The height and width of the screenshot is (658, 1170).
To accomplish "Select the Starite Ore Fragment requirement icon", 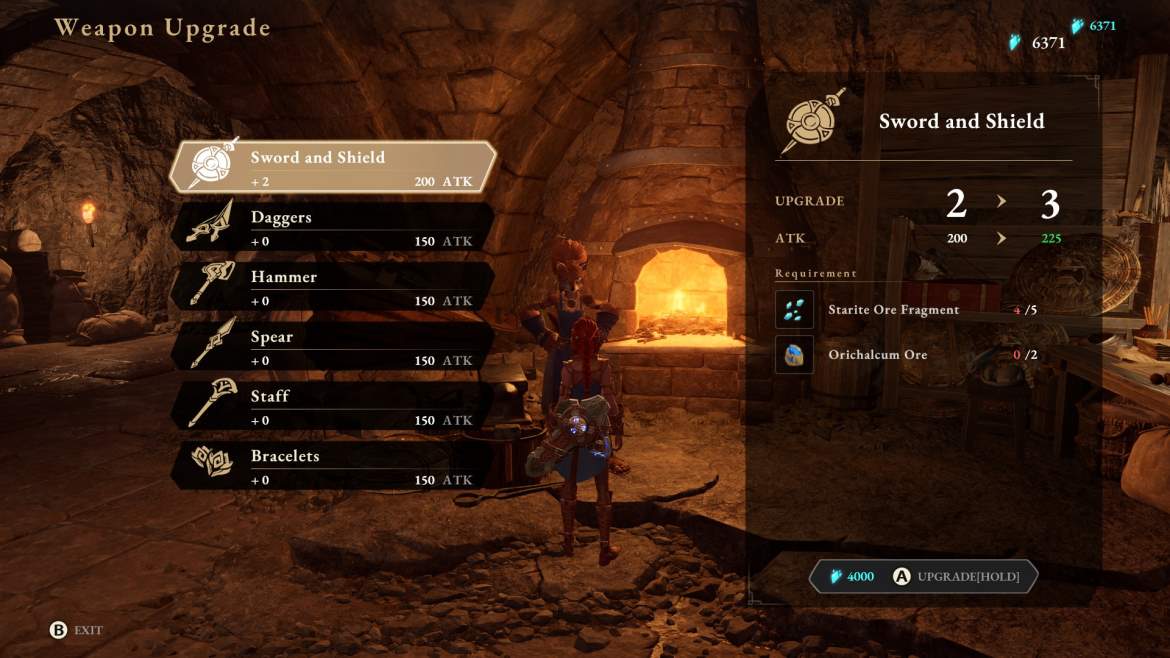I will click(794, 310).
